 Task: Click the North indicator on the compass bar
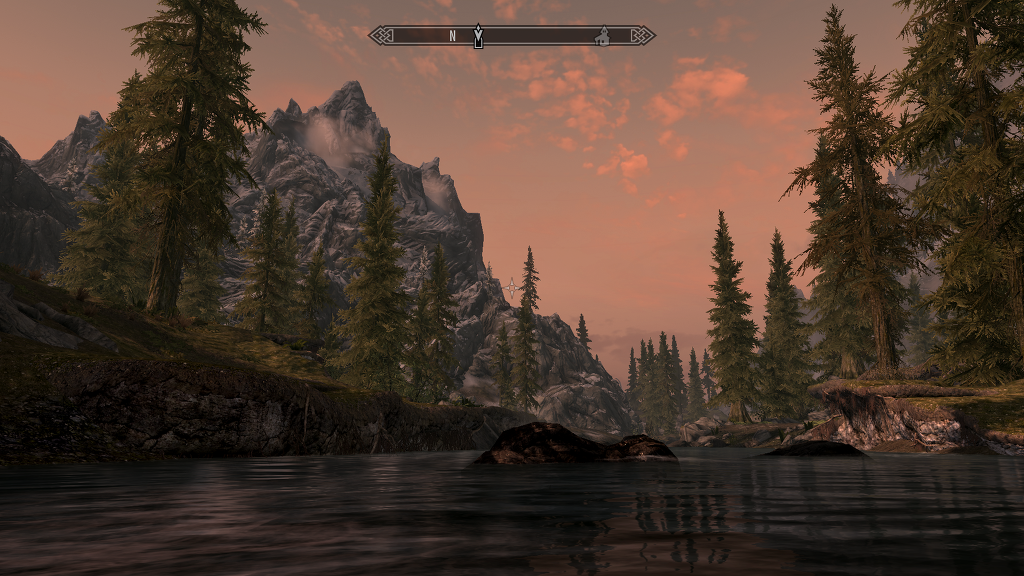point(452,36)
